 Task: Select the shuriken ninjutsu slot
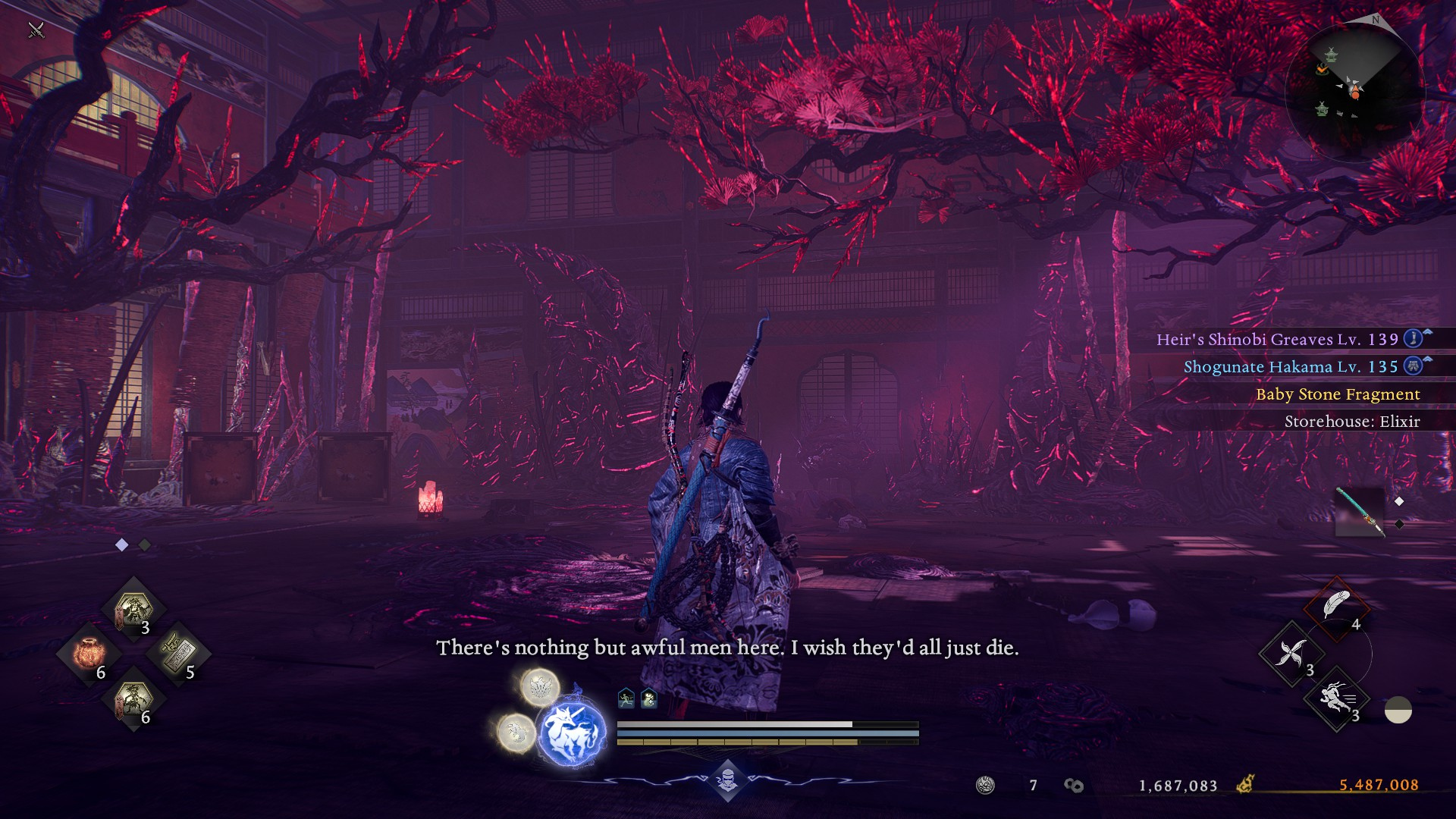point(1291,652)
